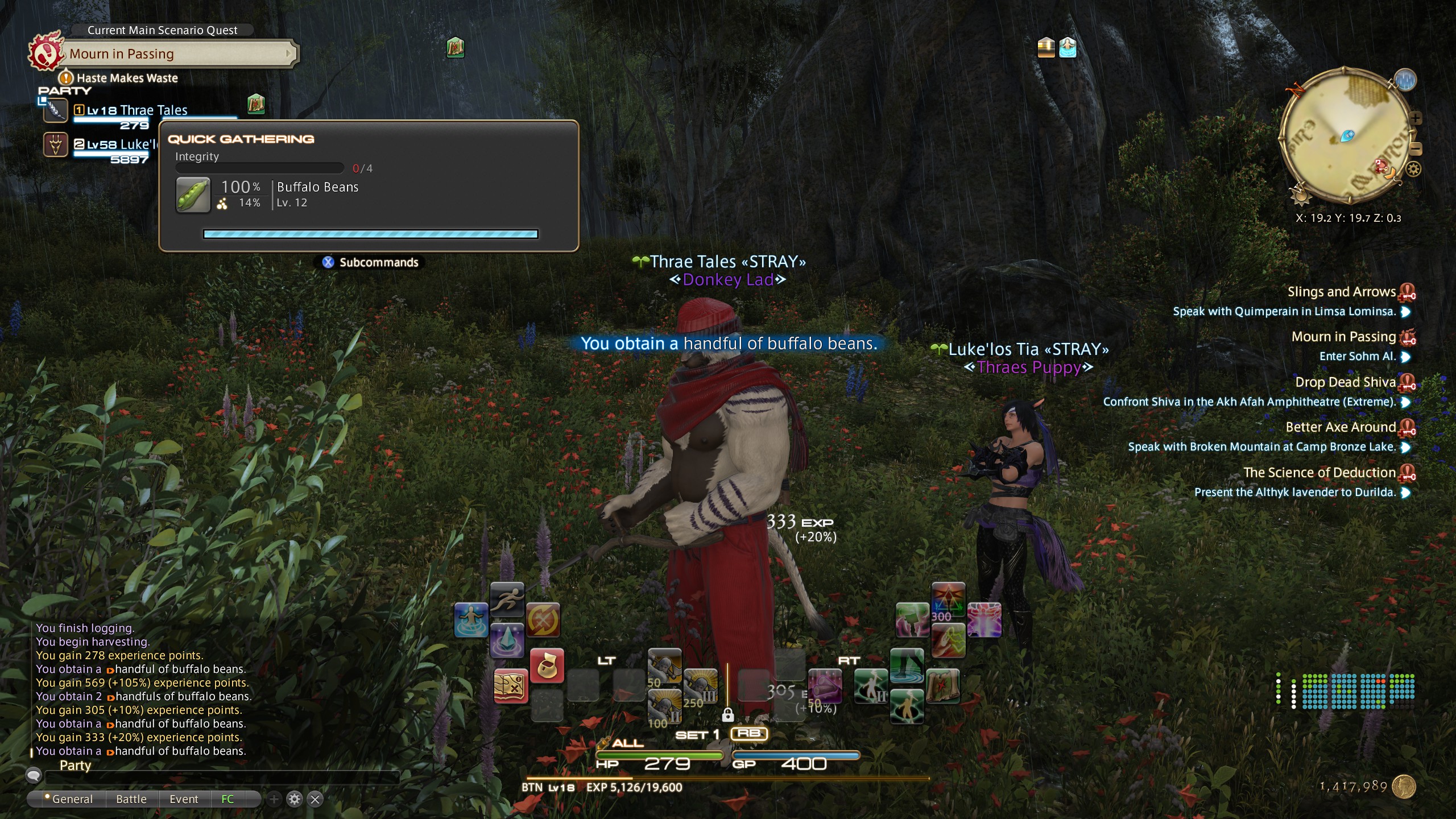Open chat log settings gear
The height and width of the screenshot is (819, 1456).
pos(295,799)
